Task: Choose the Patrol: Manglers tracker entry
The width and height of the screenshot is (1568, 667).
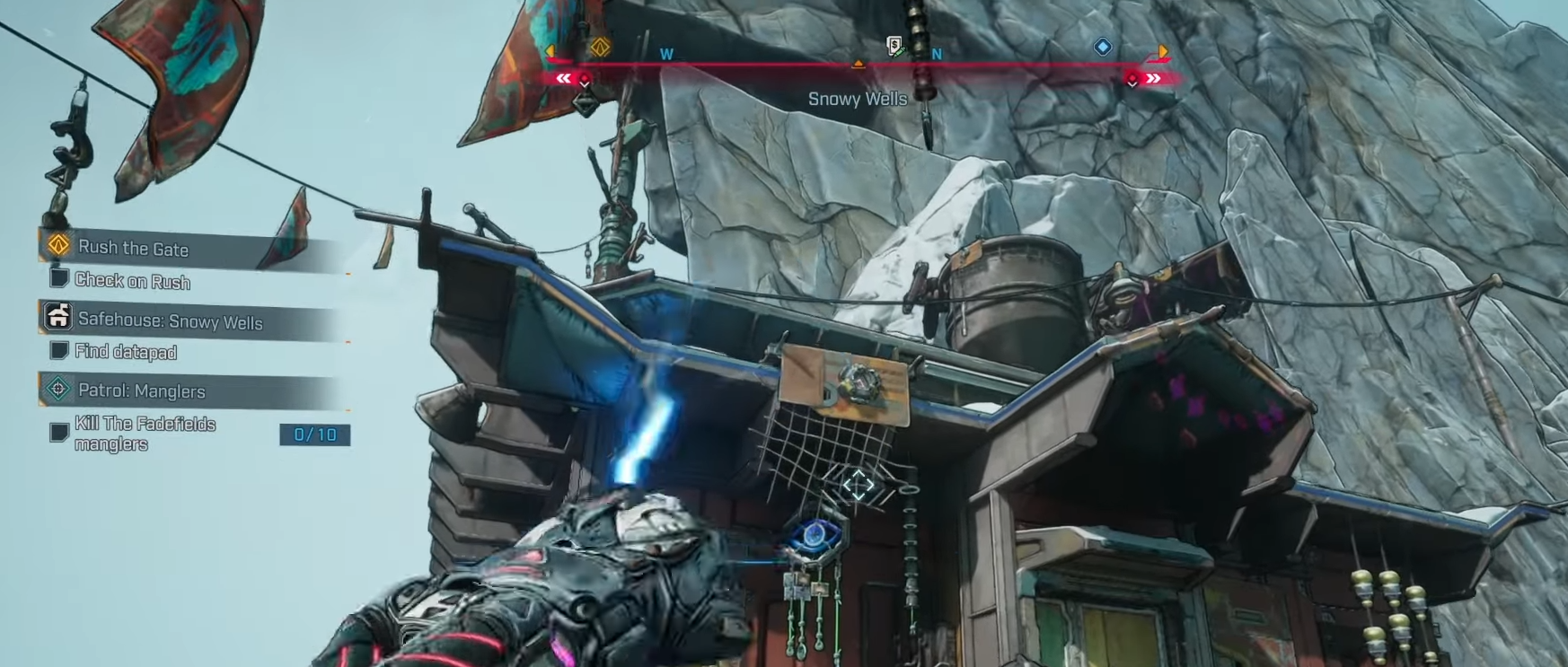Action: click(x=141, y=391)
